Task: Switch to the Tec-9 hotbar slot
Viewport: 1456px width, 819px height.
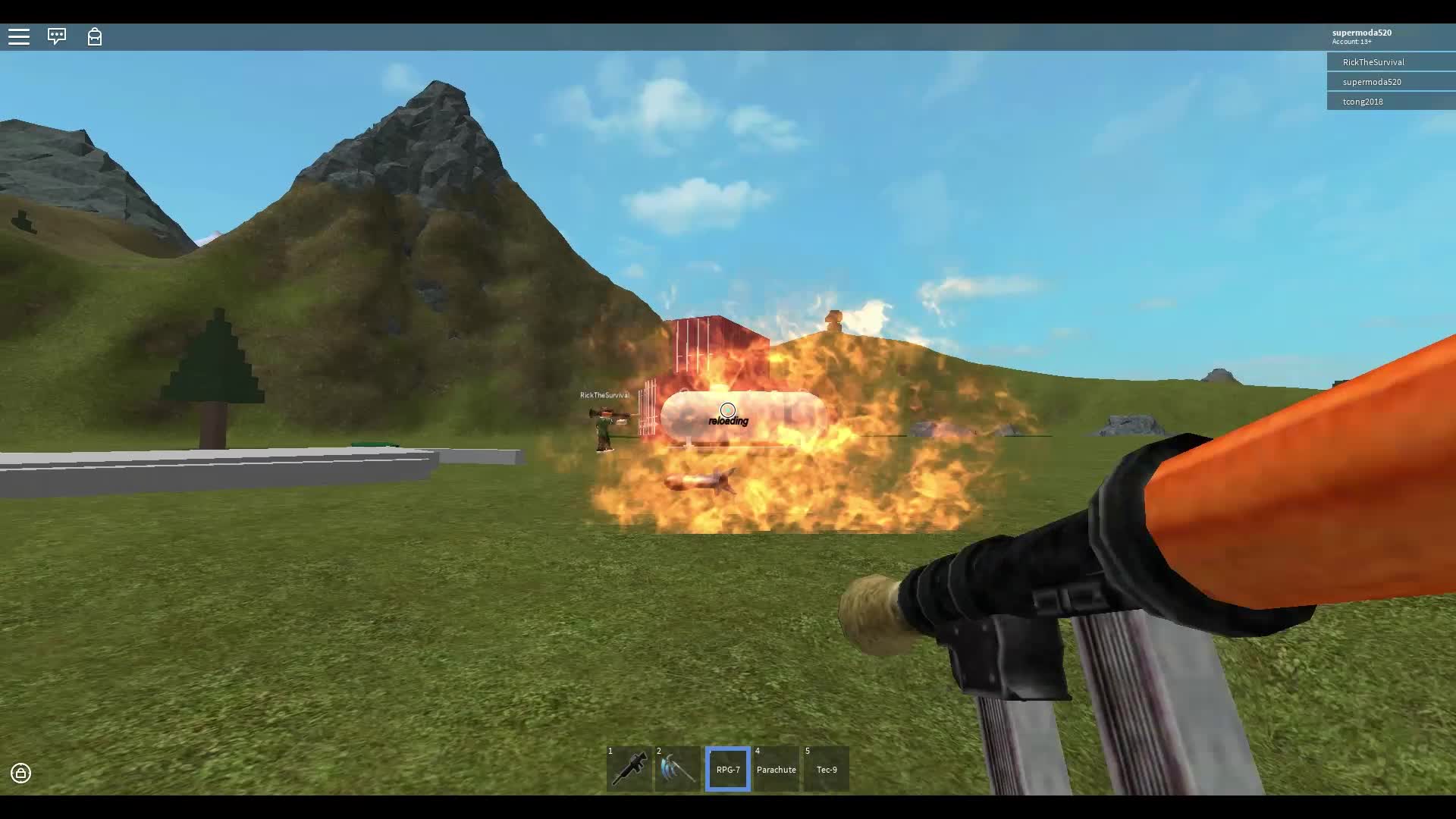Action: [x=827, y=769]
